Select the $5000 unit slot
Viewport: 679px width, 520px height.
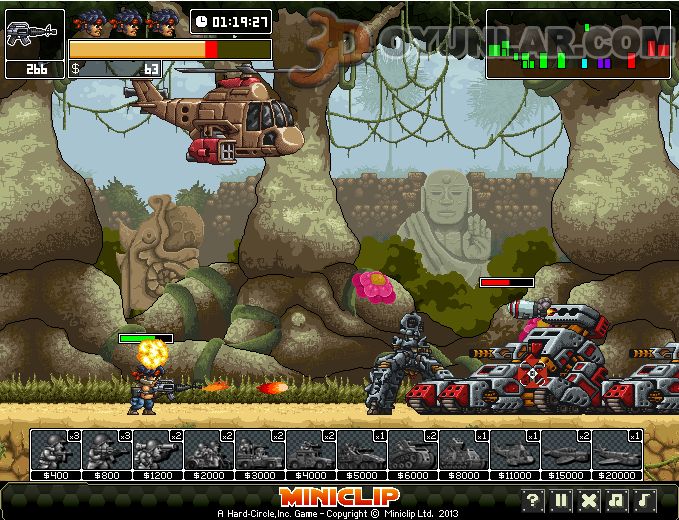[x=362, y=451]
